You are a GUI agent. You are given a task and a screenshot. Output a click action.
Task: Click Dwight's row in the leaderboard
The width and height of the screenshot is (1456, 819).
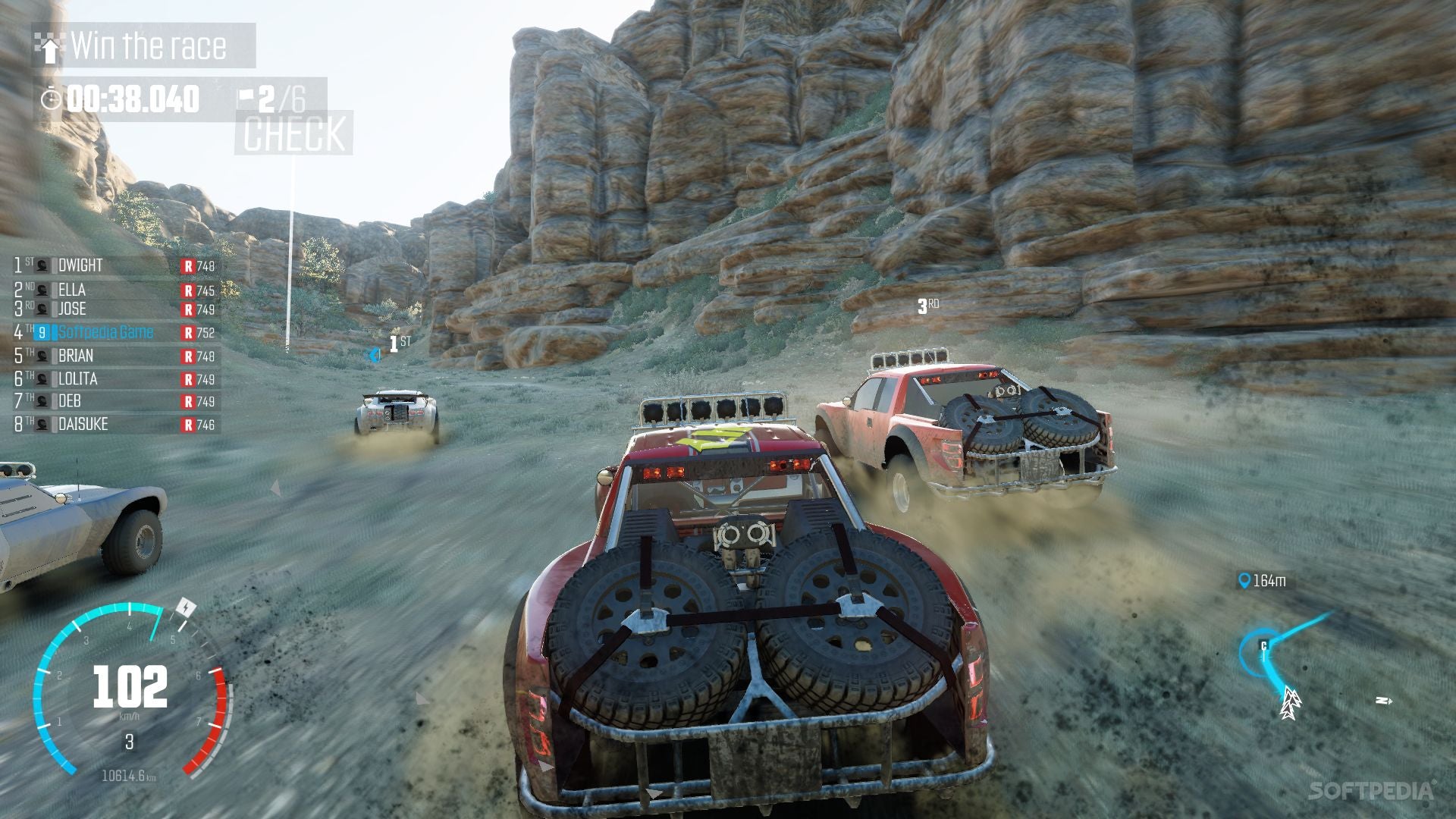coord(115,265)
